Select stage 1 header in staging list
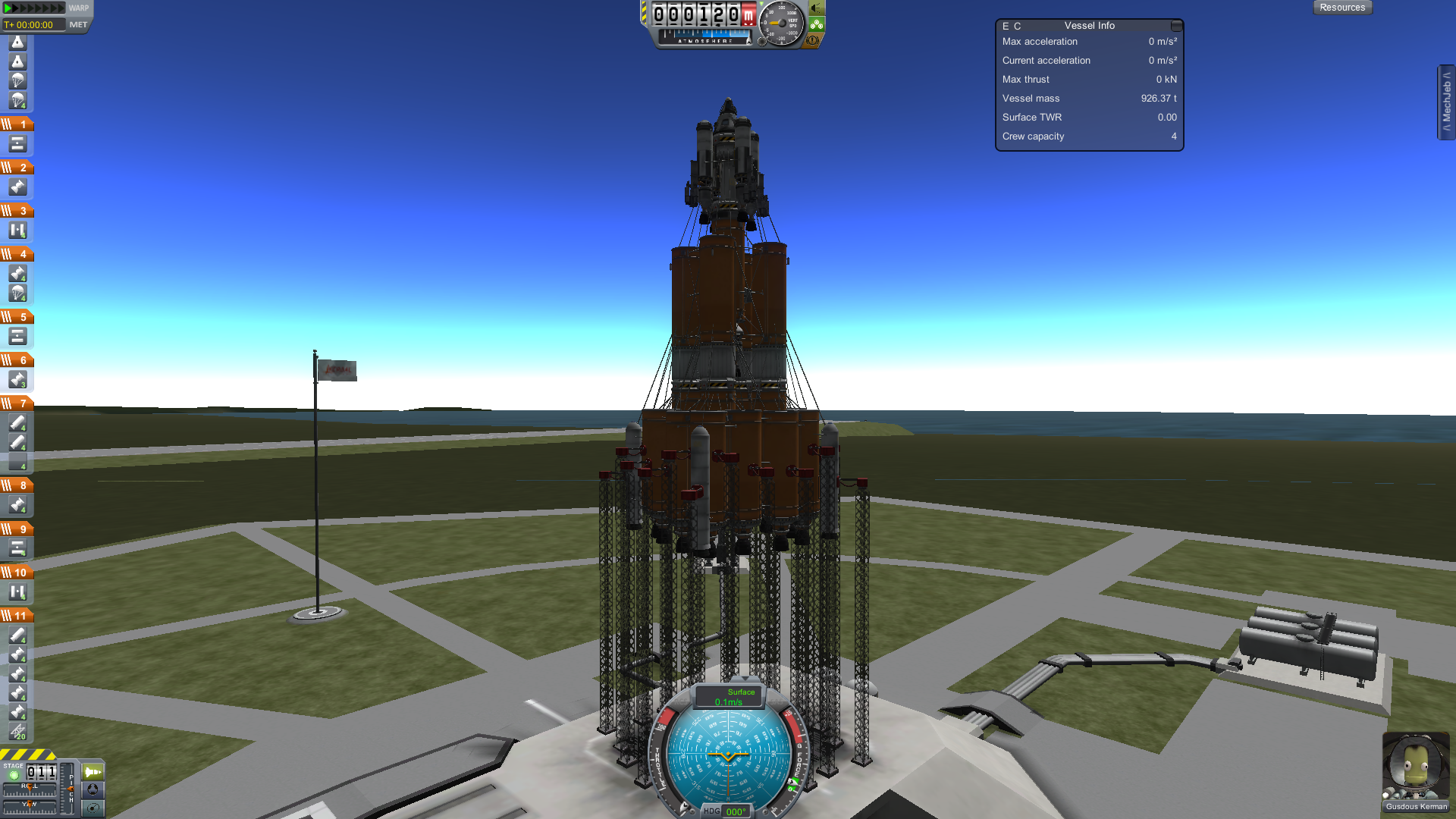The width and height of the screenshot is (1456, 819). coord(17,124)
